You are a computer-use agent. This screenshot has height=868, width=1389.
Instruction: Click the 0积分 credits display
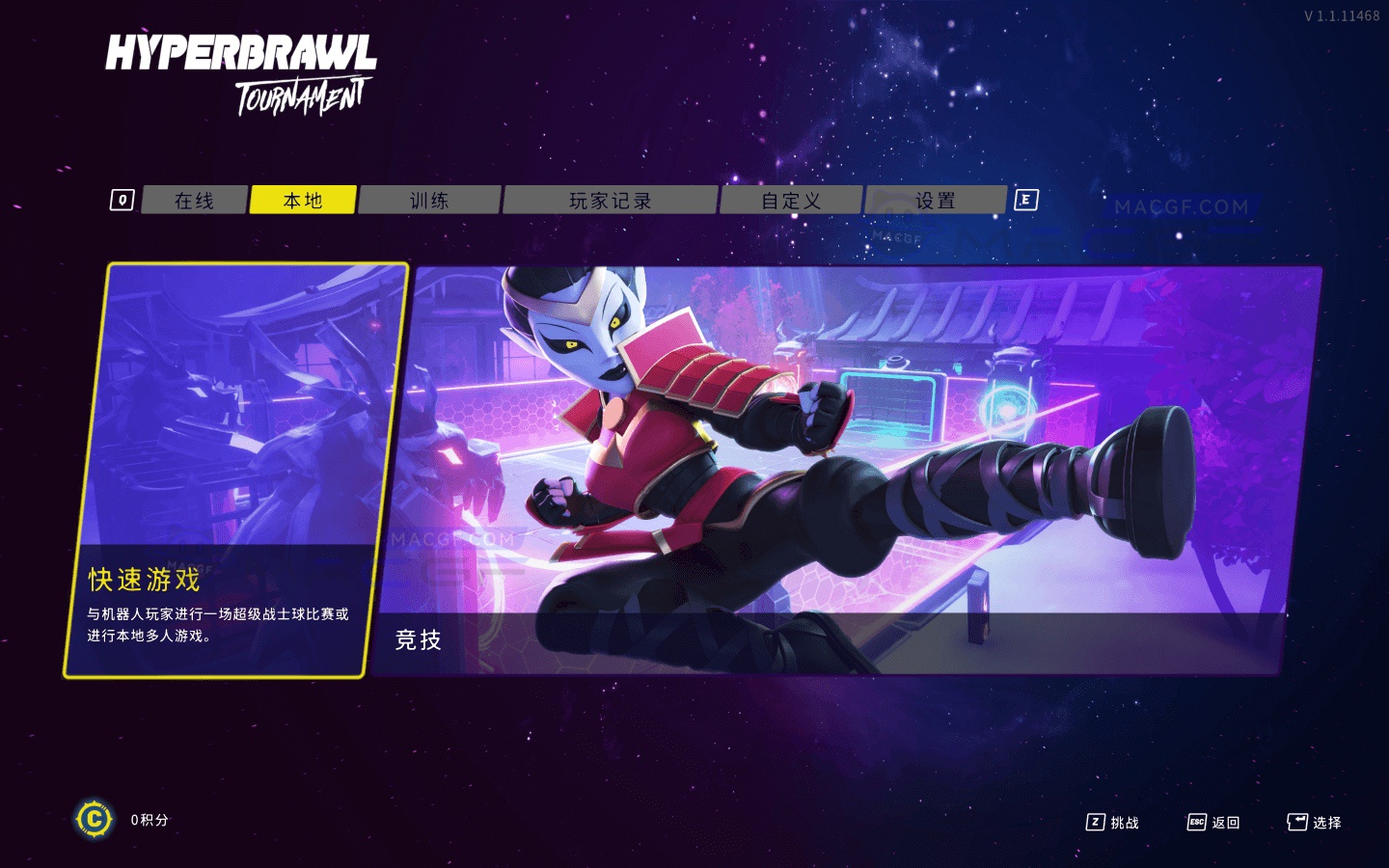(x=147, y=819)
